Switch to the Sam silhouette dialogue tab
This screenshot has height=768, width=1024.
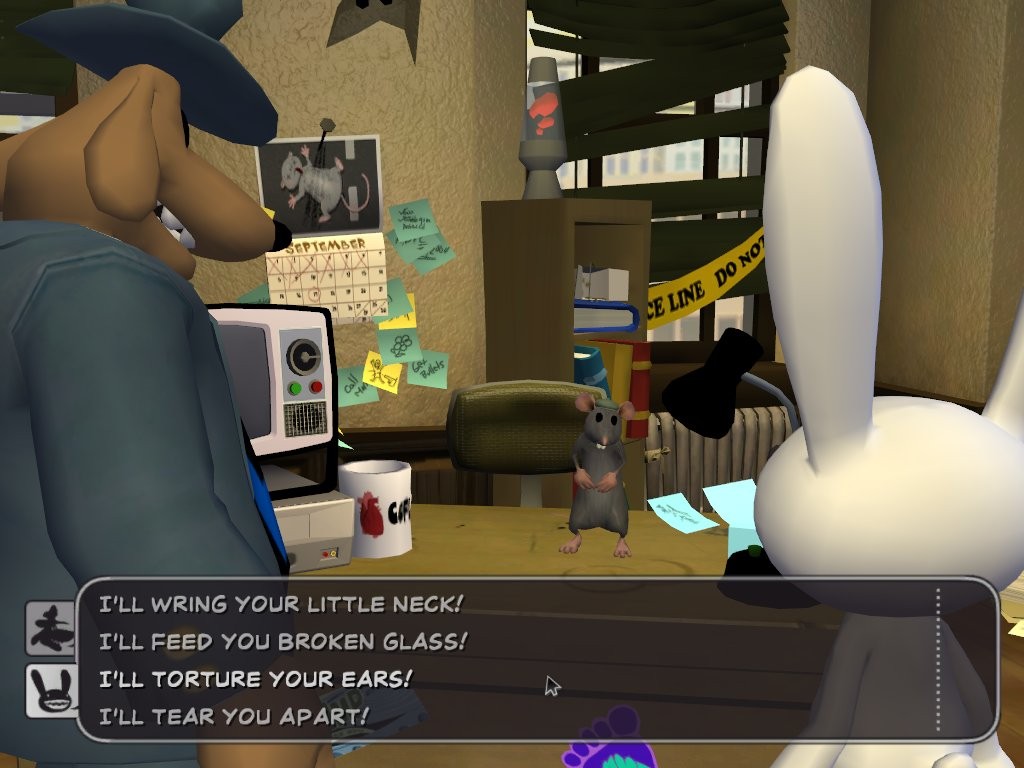pos(50,627)
